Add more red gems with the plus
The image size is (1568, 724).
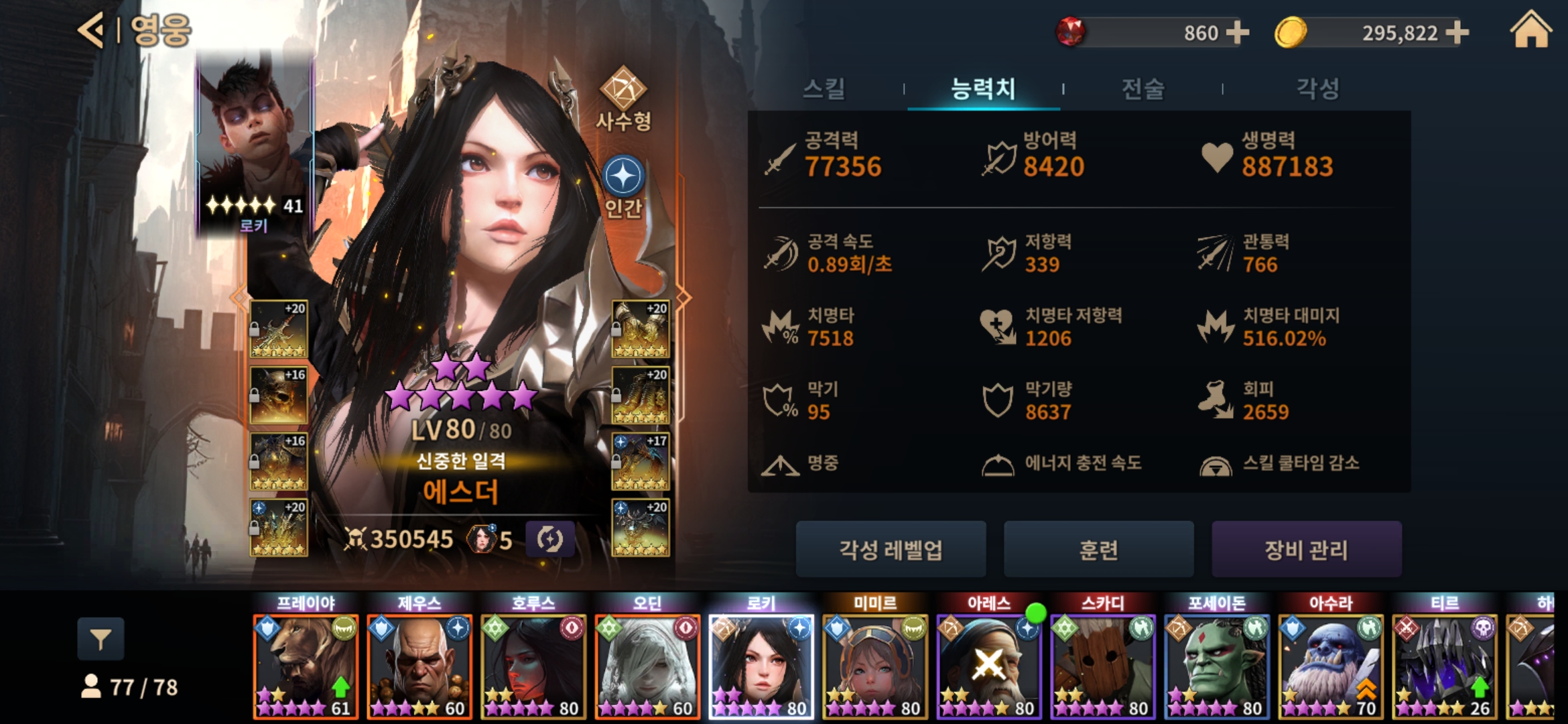(x=1237, y=32)
